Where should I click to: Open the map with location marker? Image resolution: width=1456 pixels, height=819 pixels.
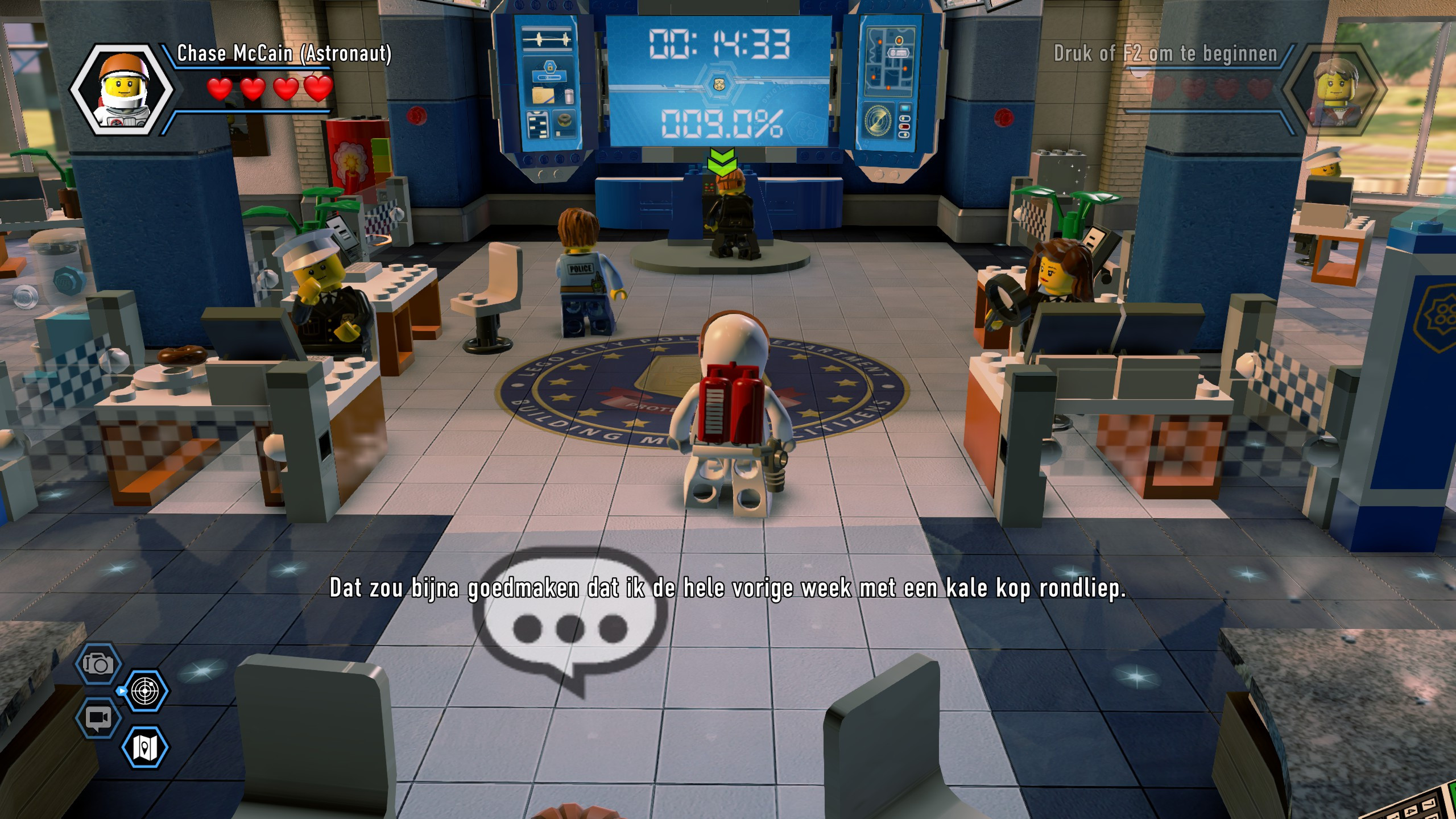click(x=144, y=746)
